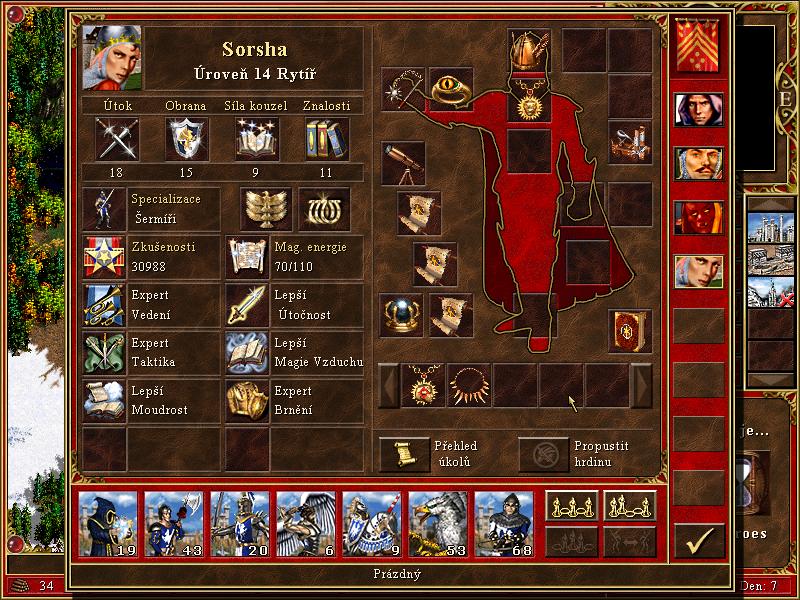Screen dimensions: 800x600
Task: Open Sorsha's spellbook artifact
Action: tap(630, 329)
